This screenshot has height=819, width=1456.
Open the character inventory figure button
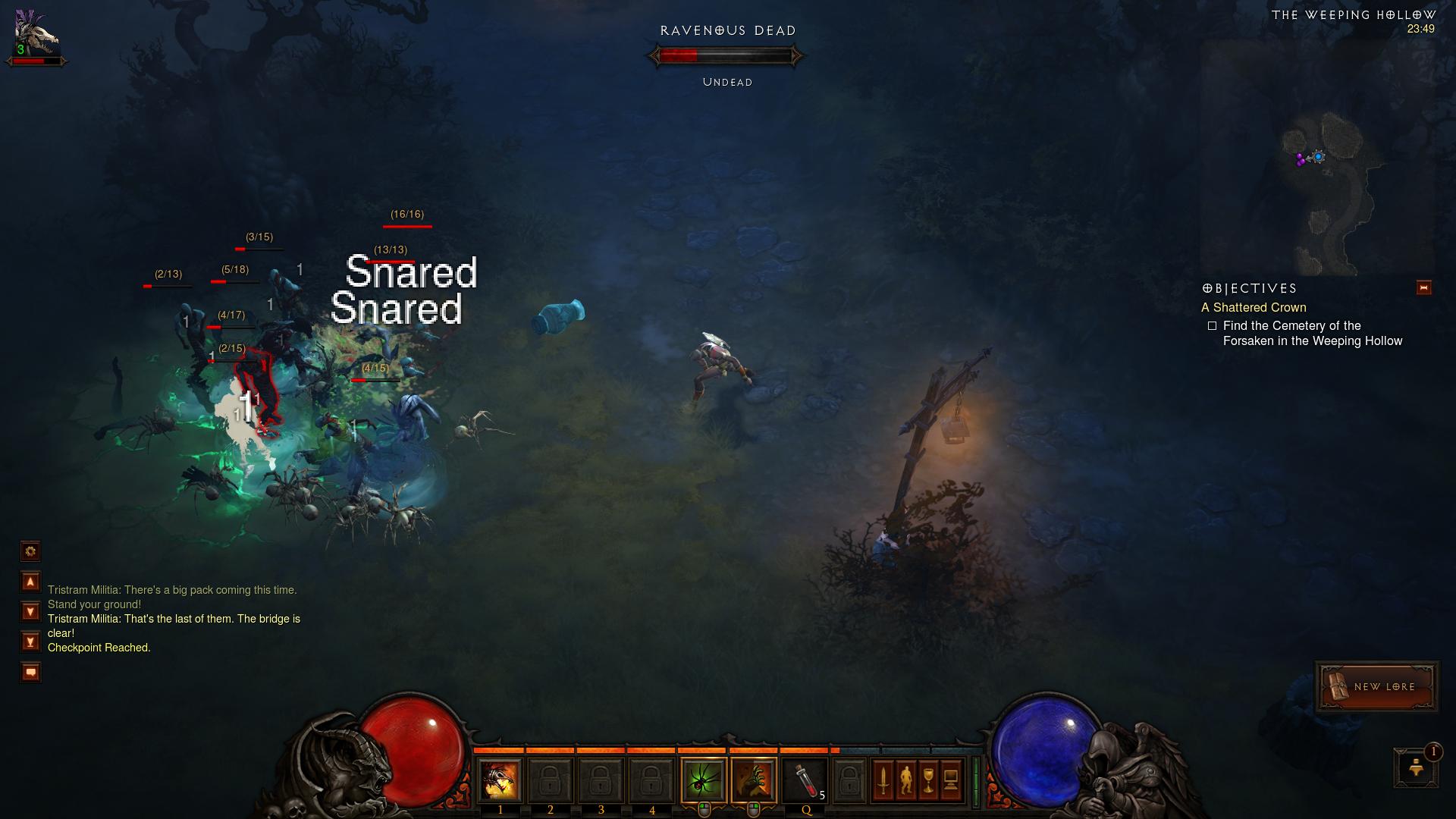(x=906, y=780)
